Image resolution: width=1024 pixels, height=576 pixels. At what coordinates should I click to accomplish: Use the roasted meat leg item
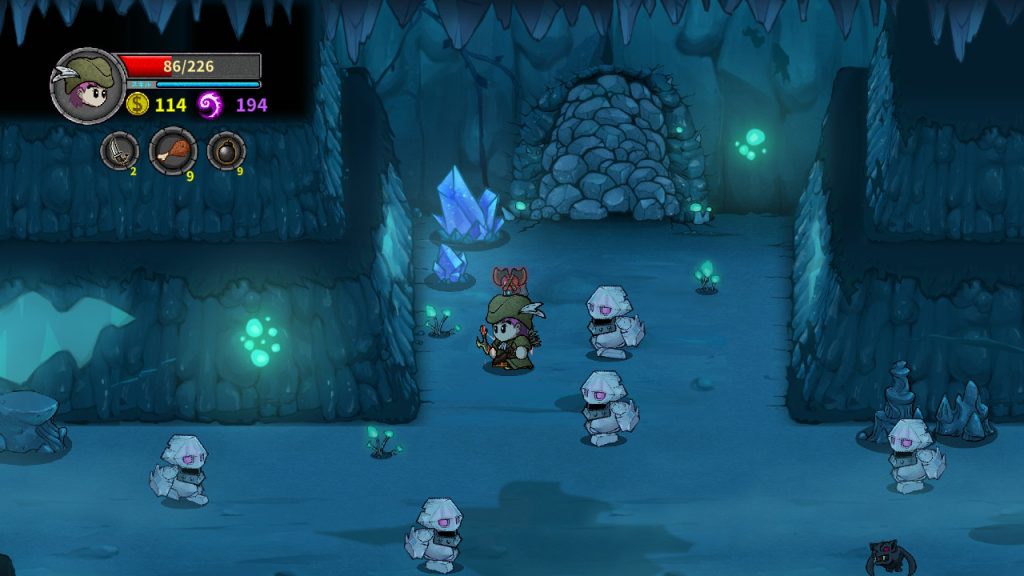coord(172,151)
